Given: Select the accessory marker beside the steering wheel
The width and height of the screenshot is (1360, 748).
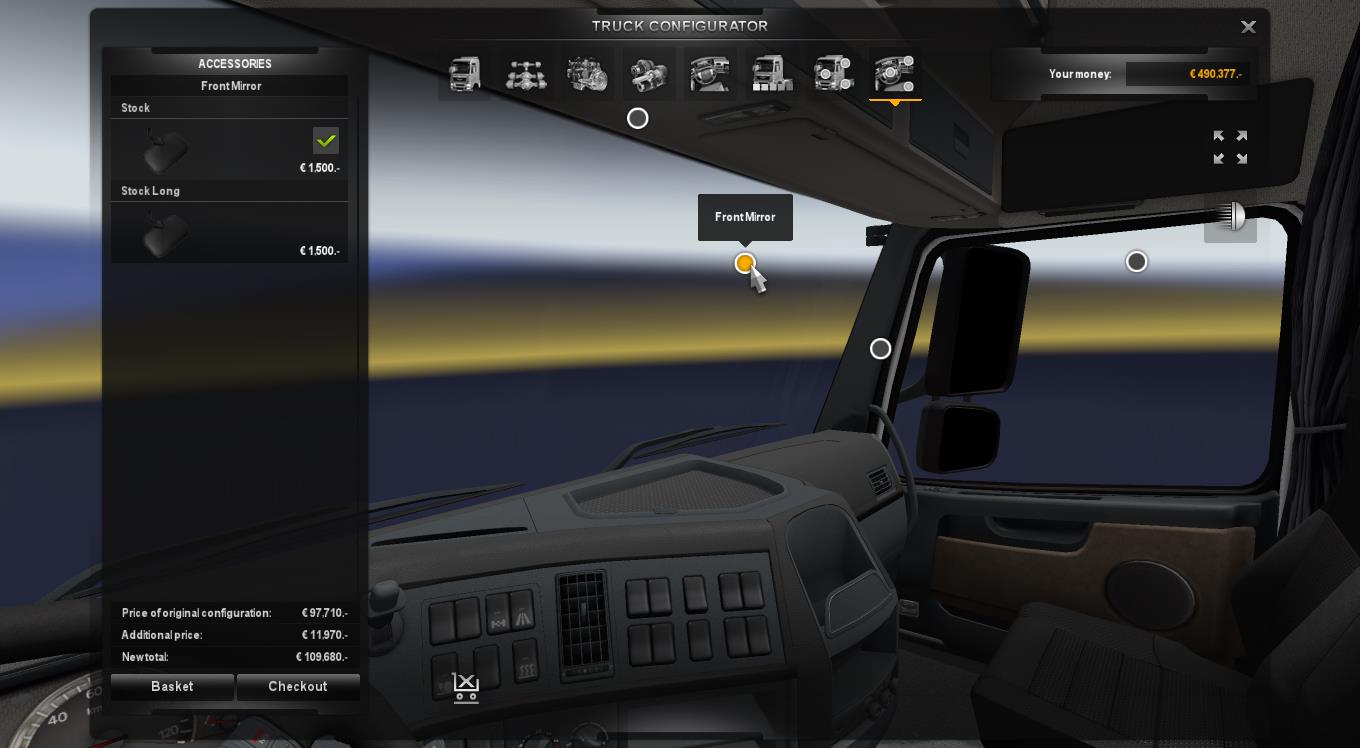Looking at the screenshot, I should click(880, 348).
